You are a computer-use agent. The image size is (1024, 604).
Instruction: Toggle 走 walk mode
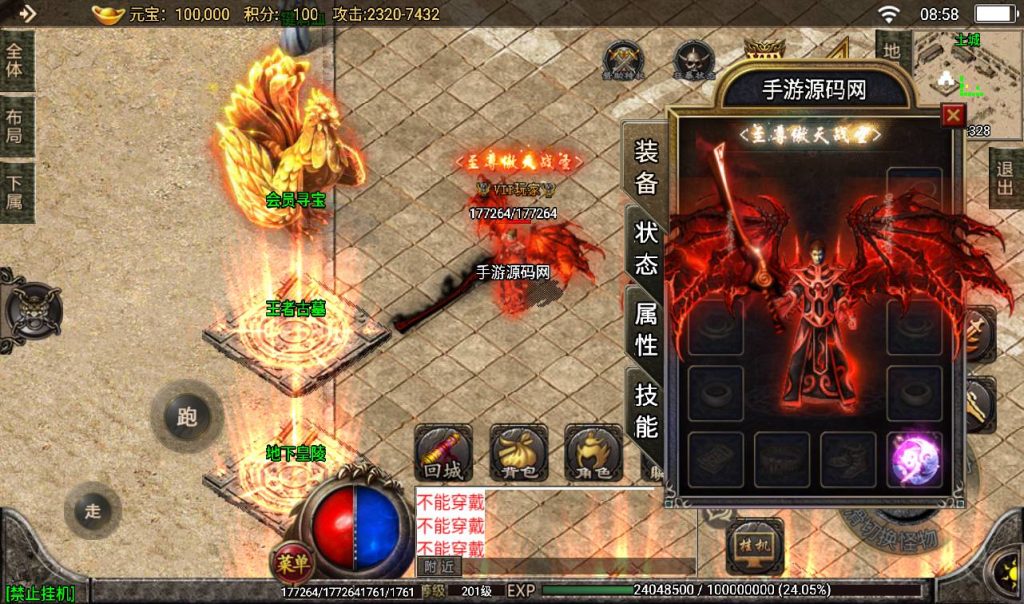coord(93,512)
